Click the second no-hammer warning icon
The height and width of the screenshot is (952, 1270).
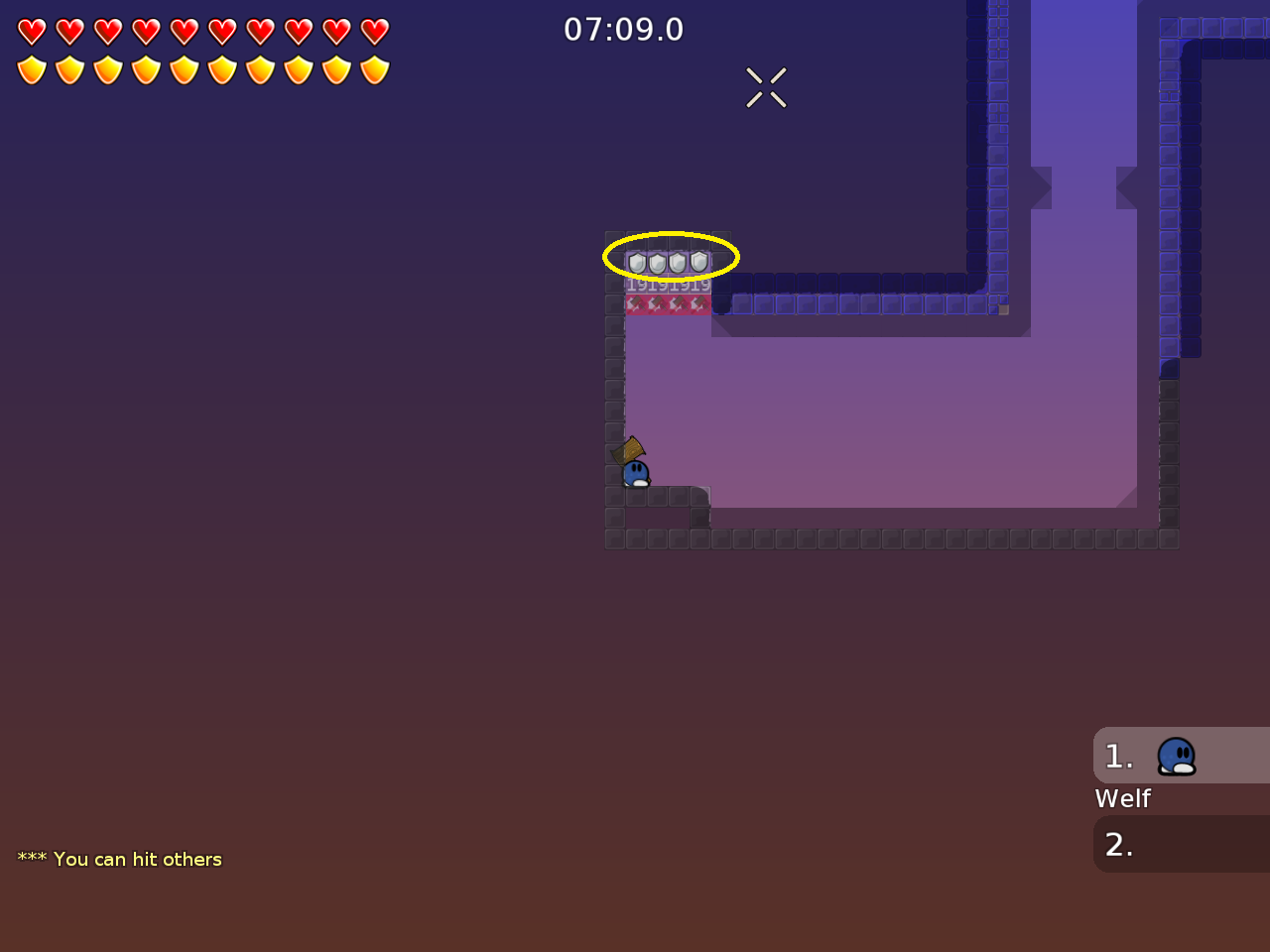click(657, 302)
